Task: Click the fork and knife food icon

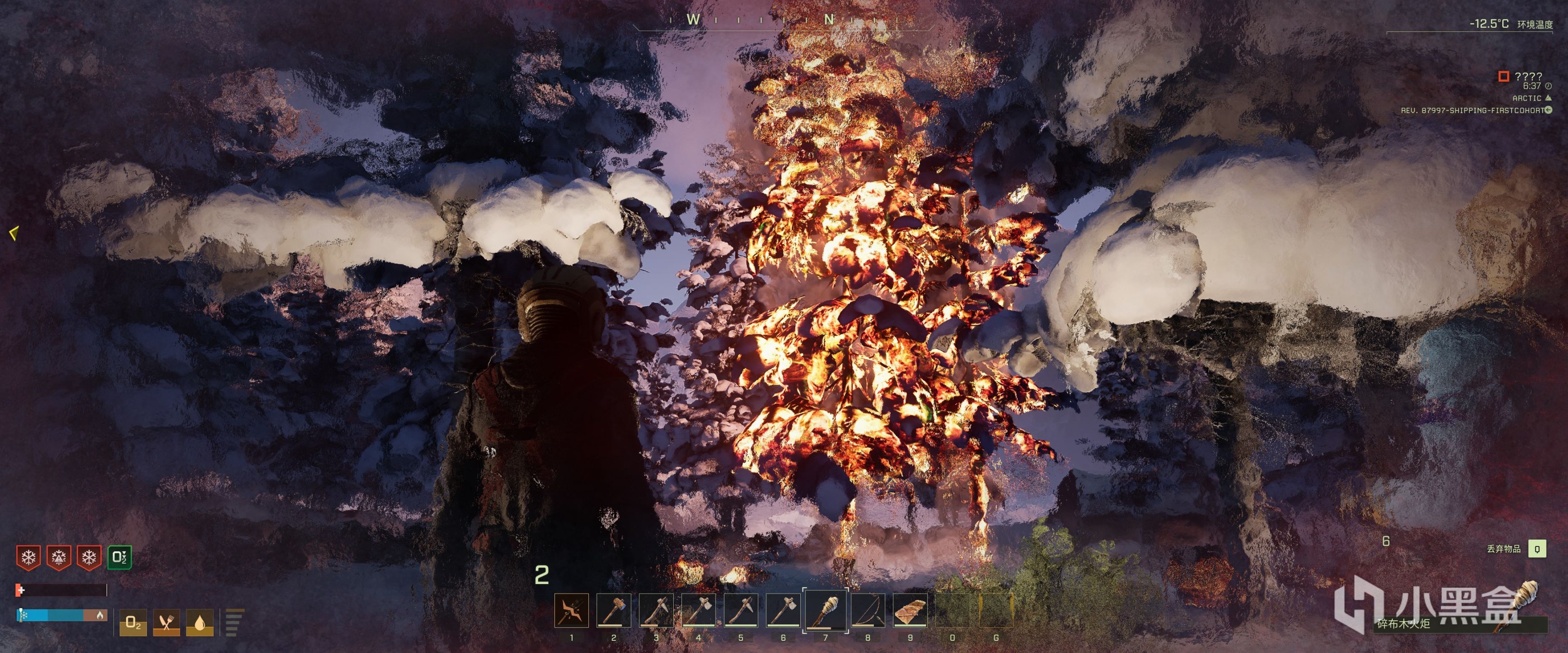Action: pyautogui.click(x=166, y=623)
